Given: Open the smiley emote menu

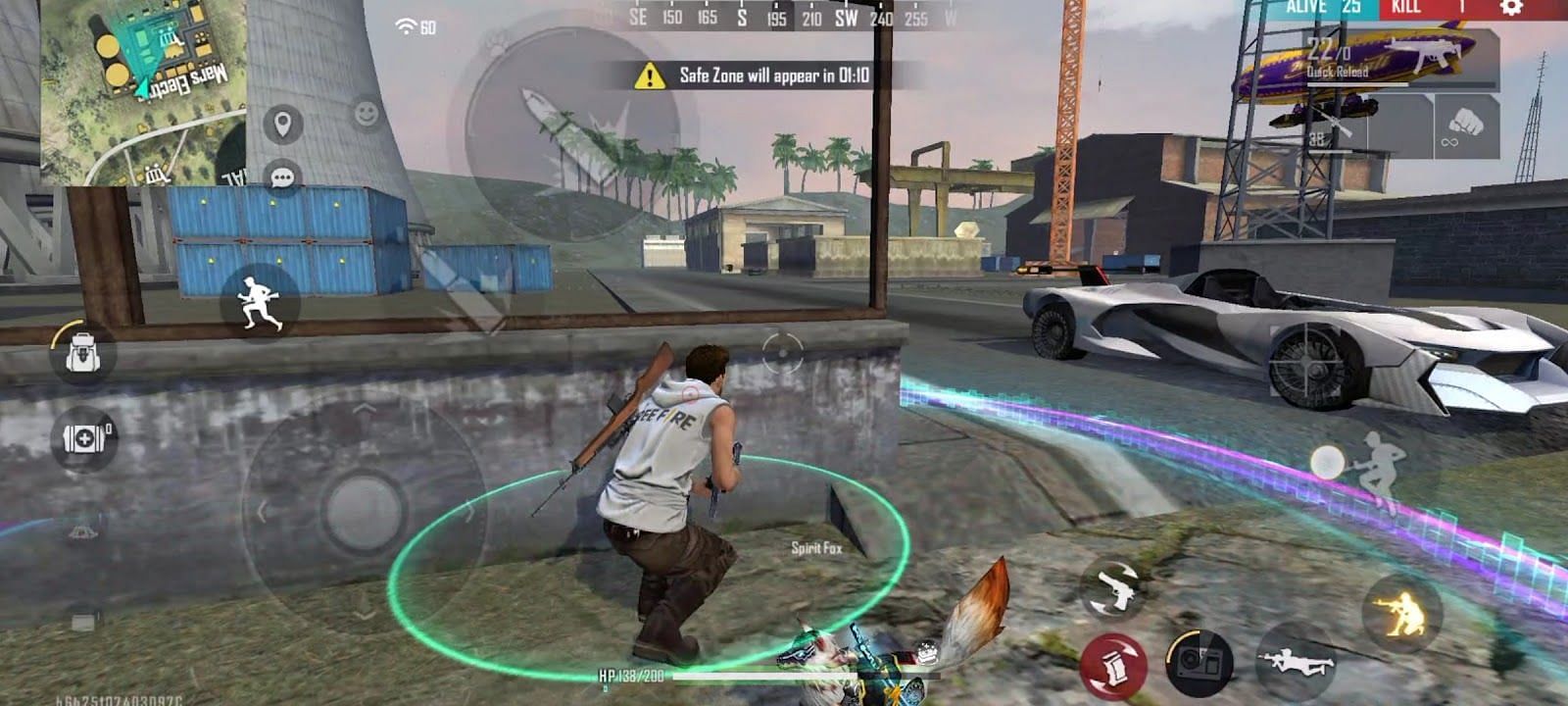Looking at the screenshot, I should pyautogui.click(x=367, y=114).
